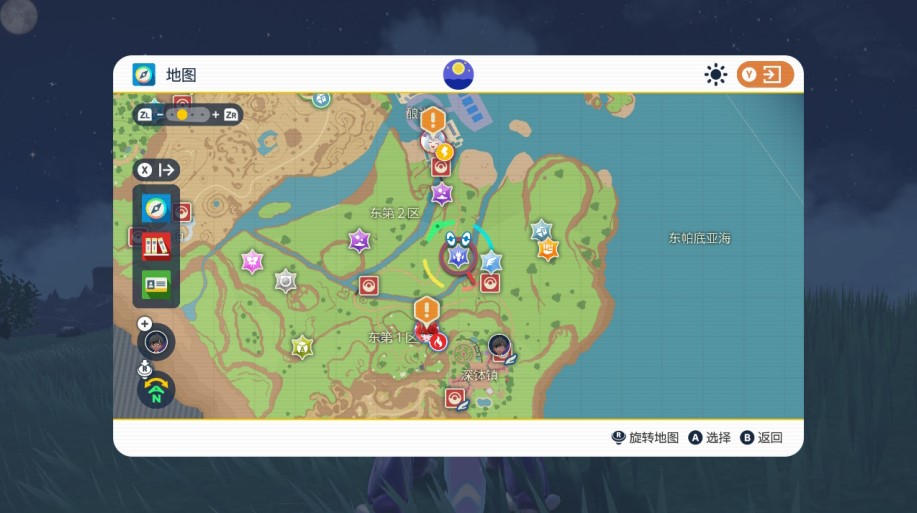Choose the Pokémon Center marker south of 深钵镇

click(x=455, y=398)
